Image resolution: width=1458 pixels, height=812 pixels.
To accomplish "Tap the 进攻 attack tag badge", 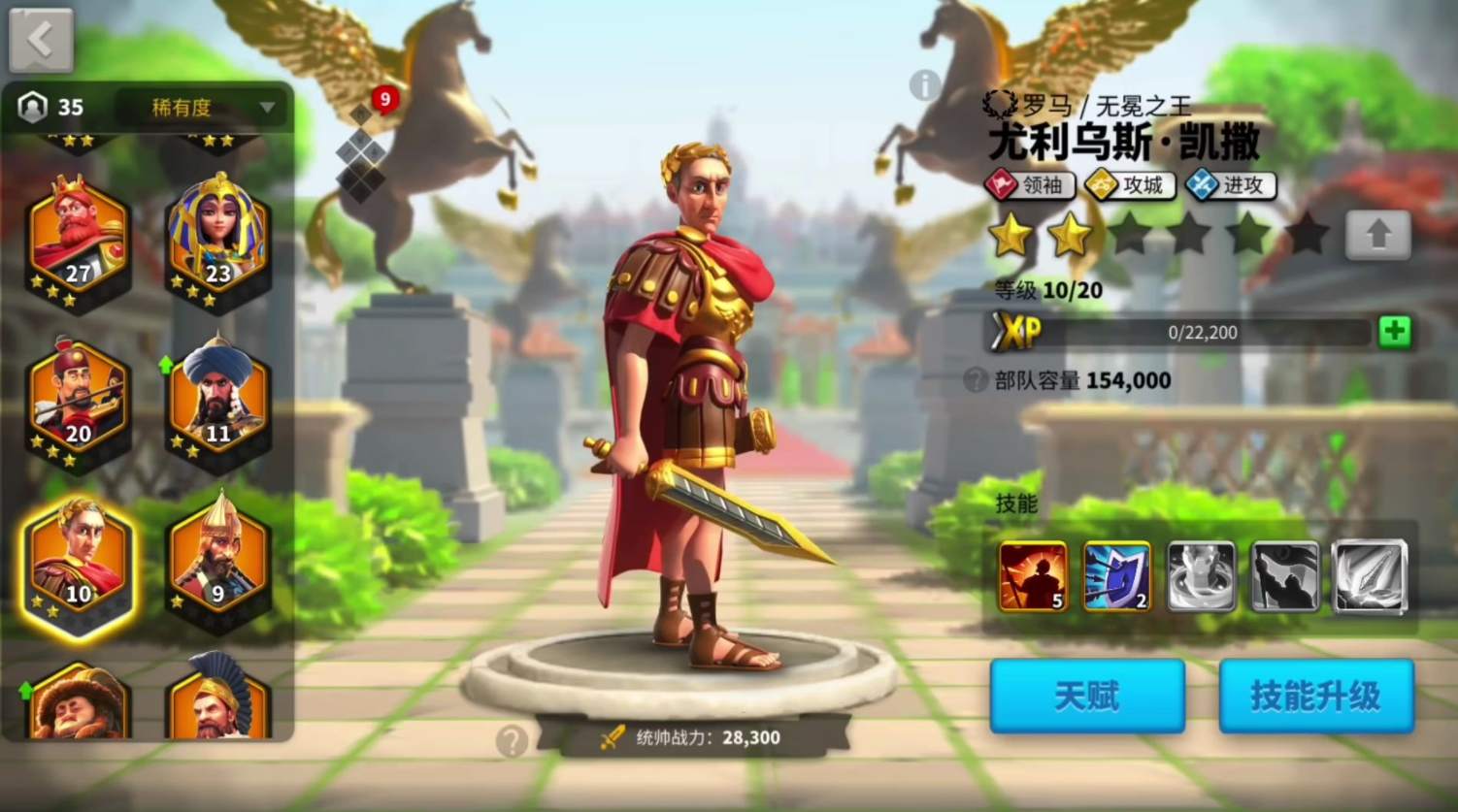I will 1229,185.
